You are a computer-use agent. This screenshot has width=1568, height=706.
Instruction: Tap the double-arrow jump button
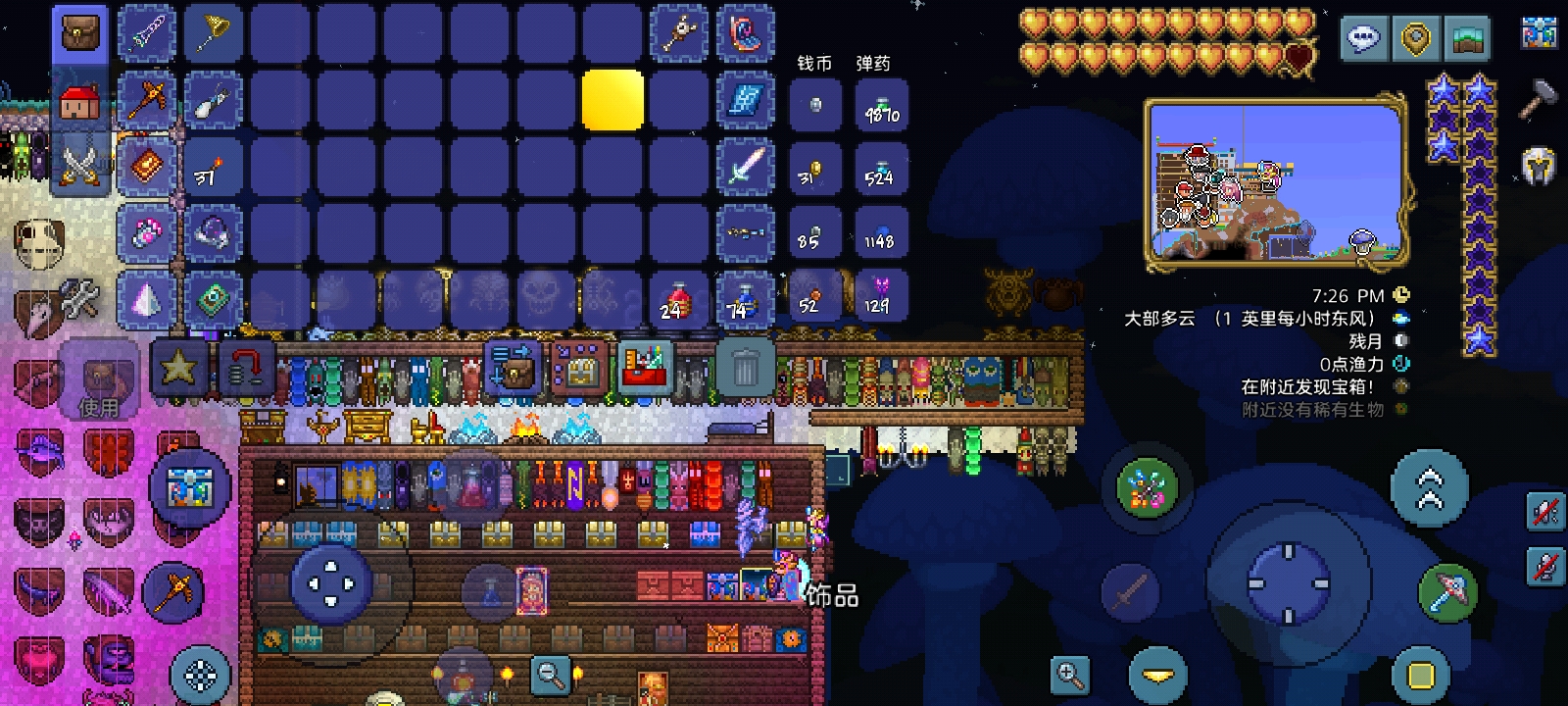point(1429,489)
